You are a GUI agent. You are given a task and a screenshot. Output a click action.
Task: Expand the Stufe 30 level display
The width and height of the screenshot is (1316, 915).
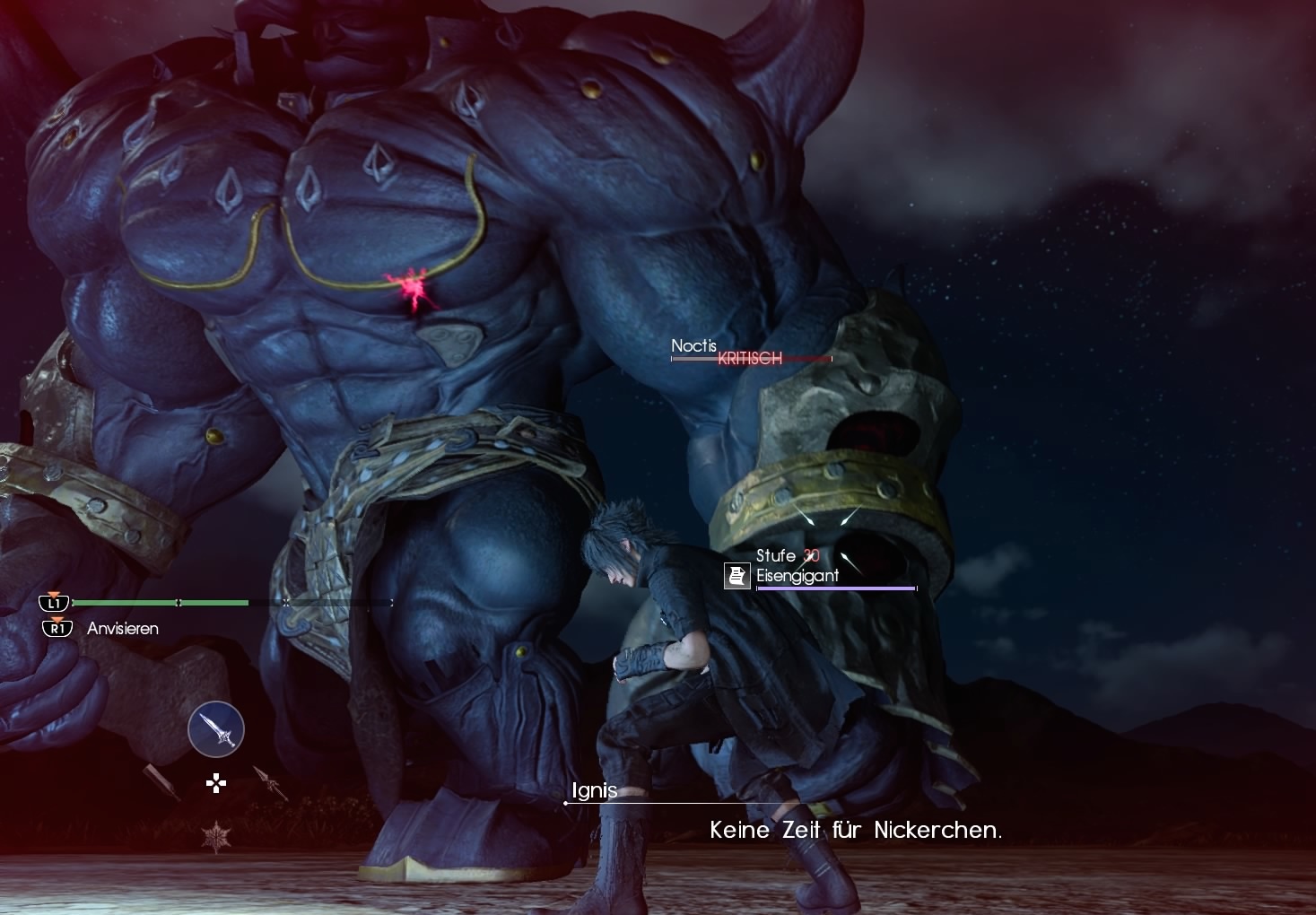point(787,555)
